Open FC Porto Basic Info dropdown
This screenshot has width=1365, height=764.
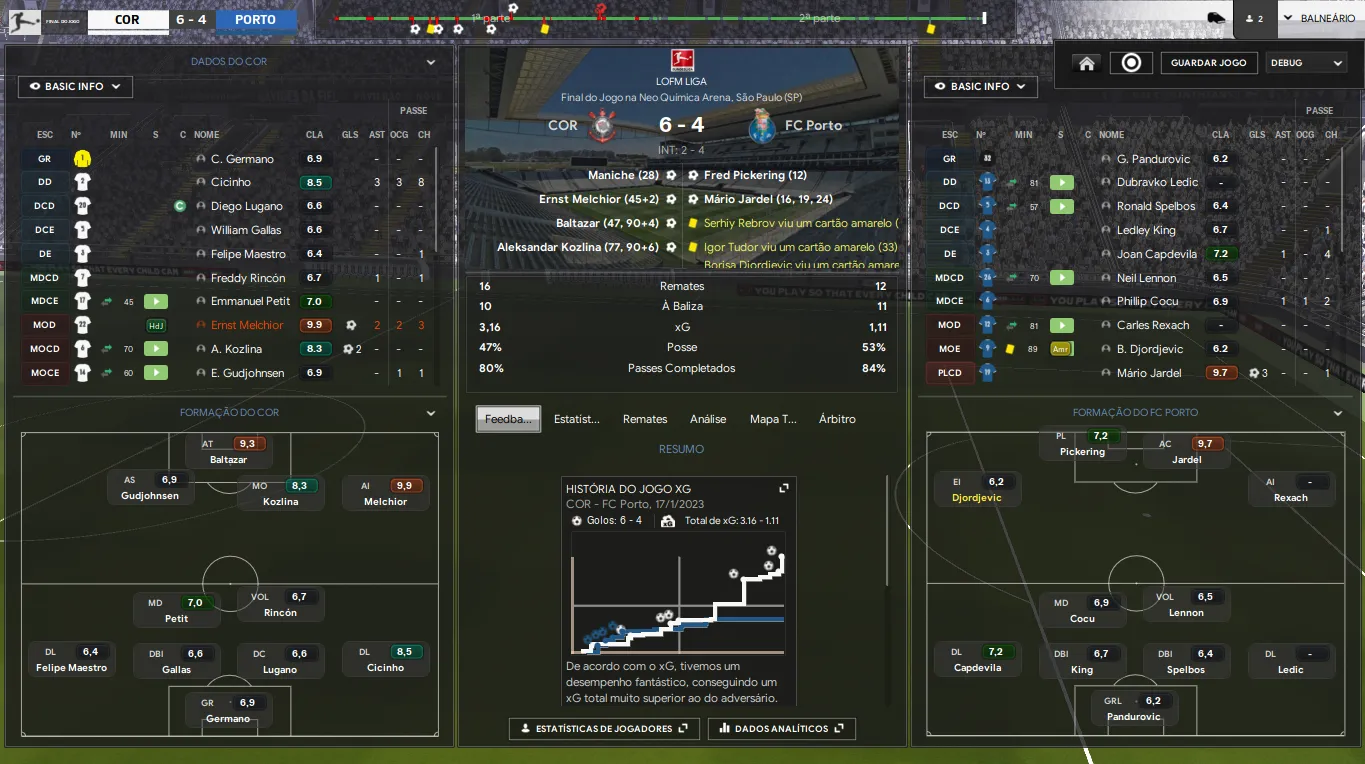tap(980, 87)
